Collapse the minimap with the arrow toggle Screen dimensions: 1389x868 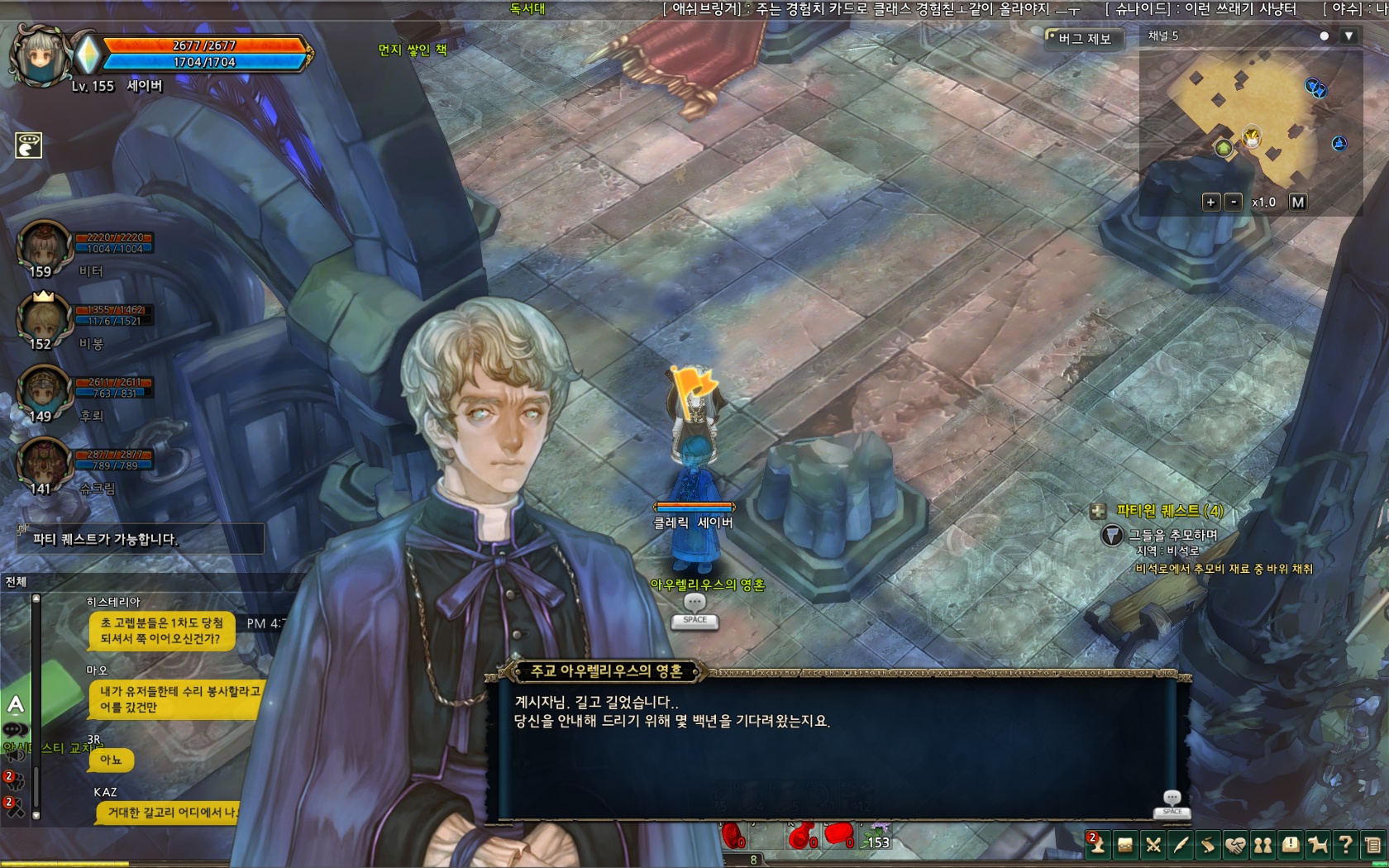click(1348, 36)
